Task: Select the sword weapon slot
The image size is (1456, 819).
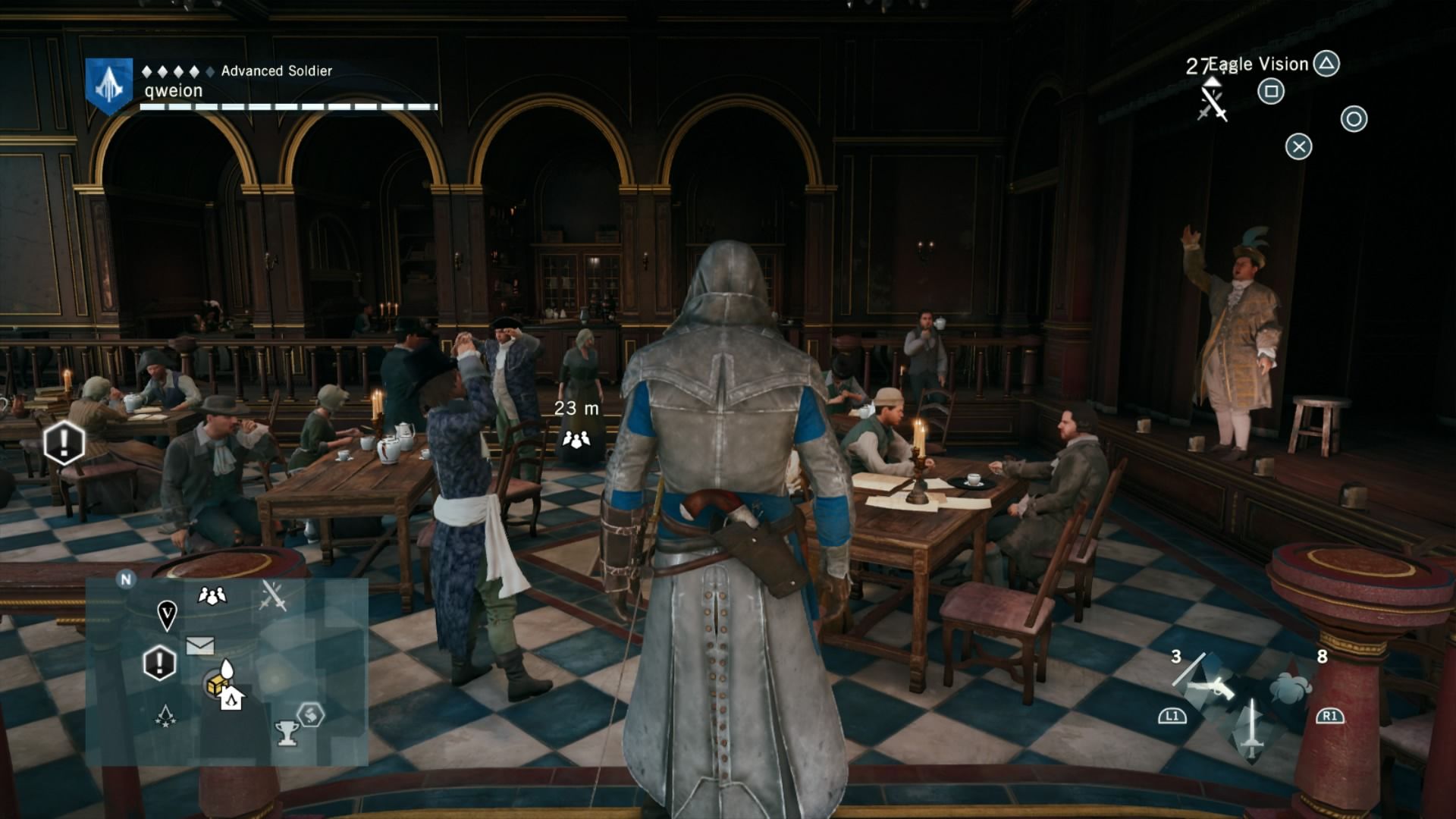Action: [x=1251, y=729]
